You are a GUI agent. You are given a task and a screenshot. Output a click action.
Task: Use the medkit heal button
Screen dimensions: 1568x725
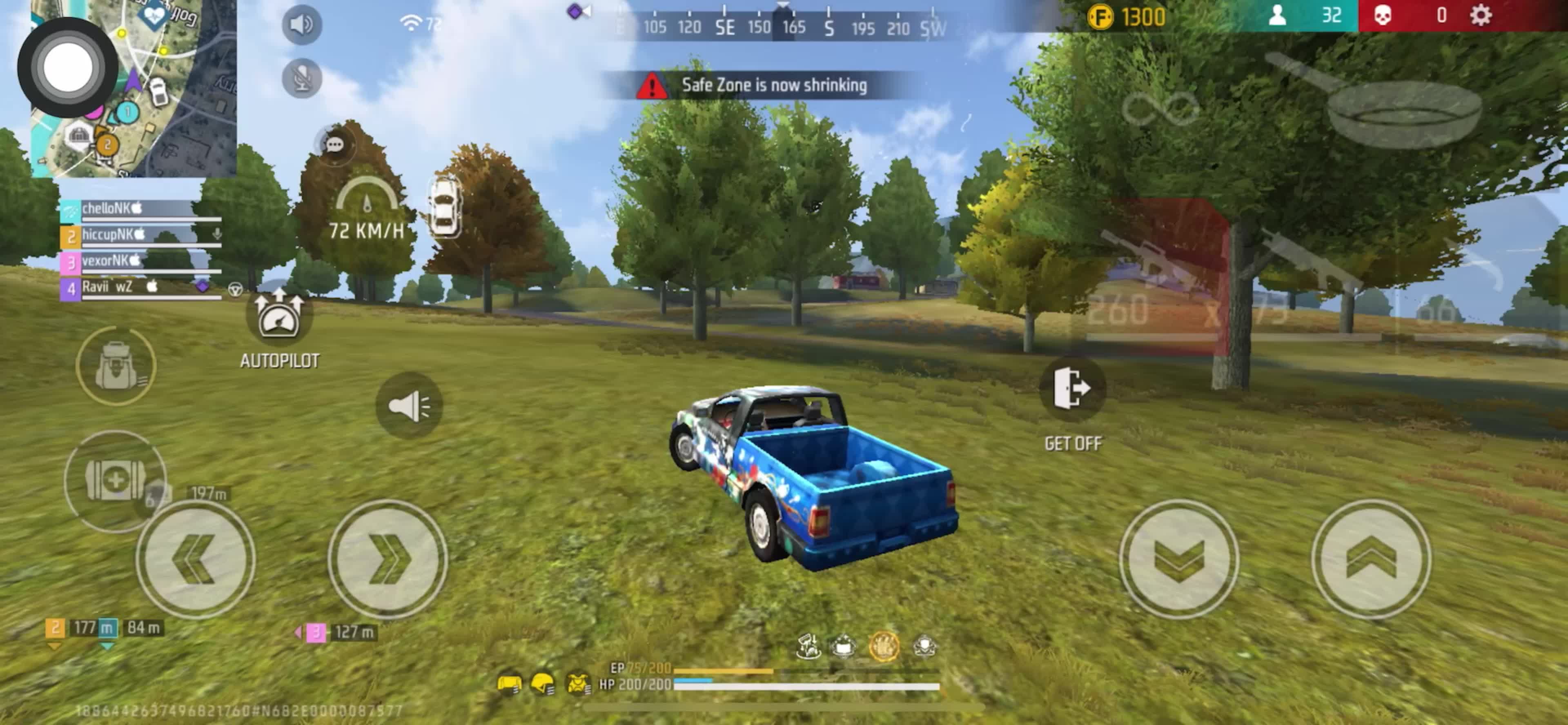pos(114,481)
